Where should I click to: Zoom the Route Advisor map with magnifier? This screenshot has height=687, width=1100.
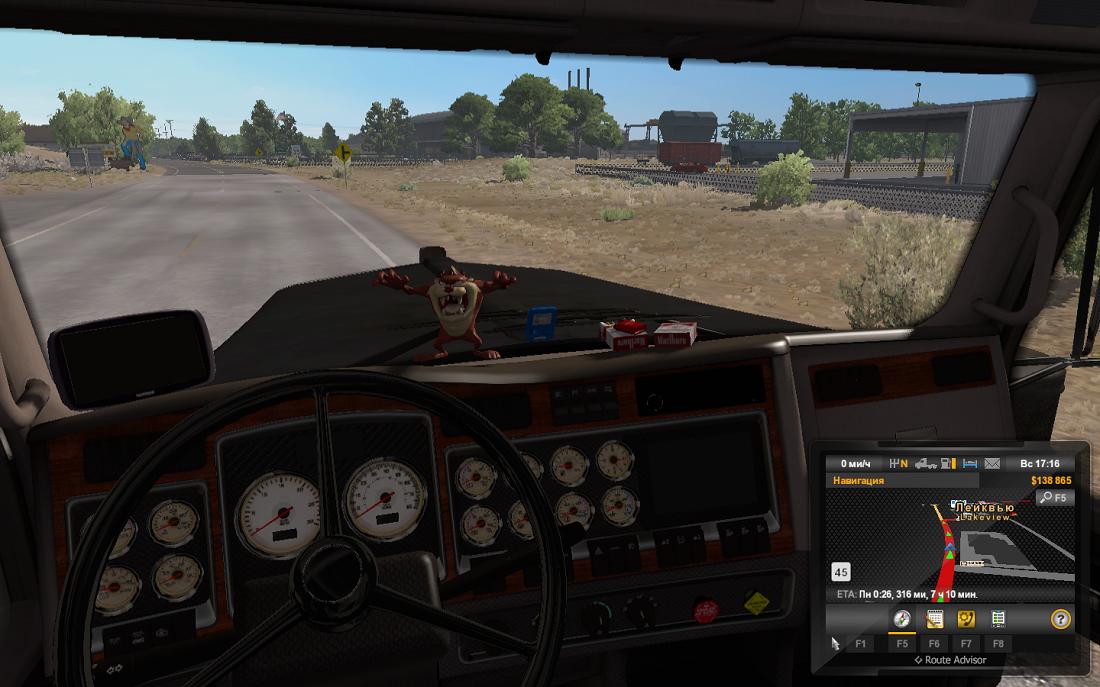tap(1054, 497)
